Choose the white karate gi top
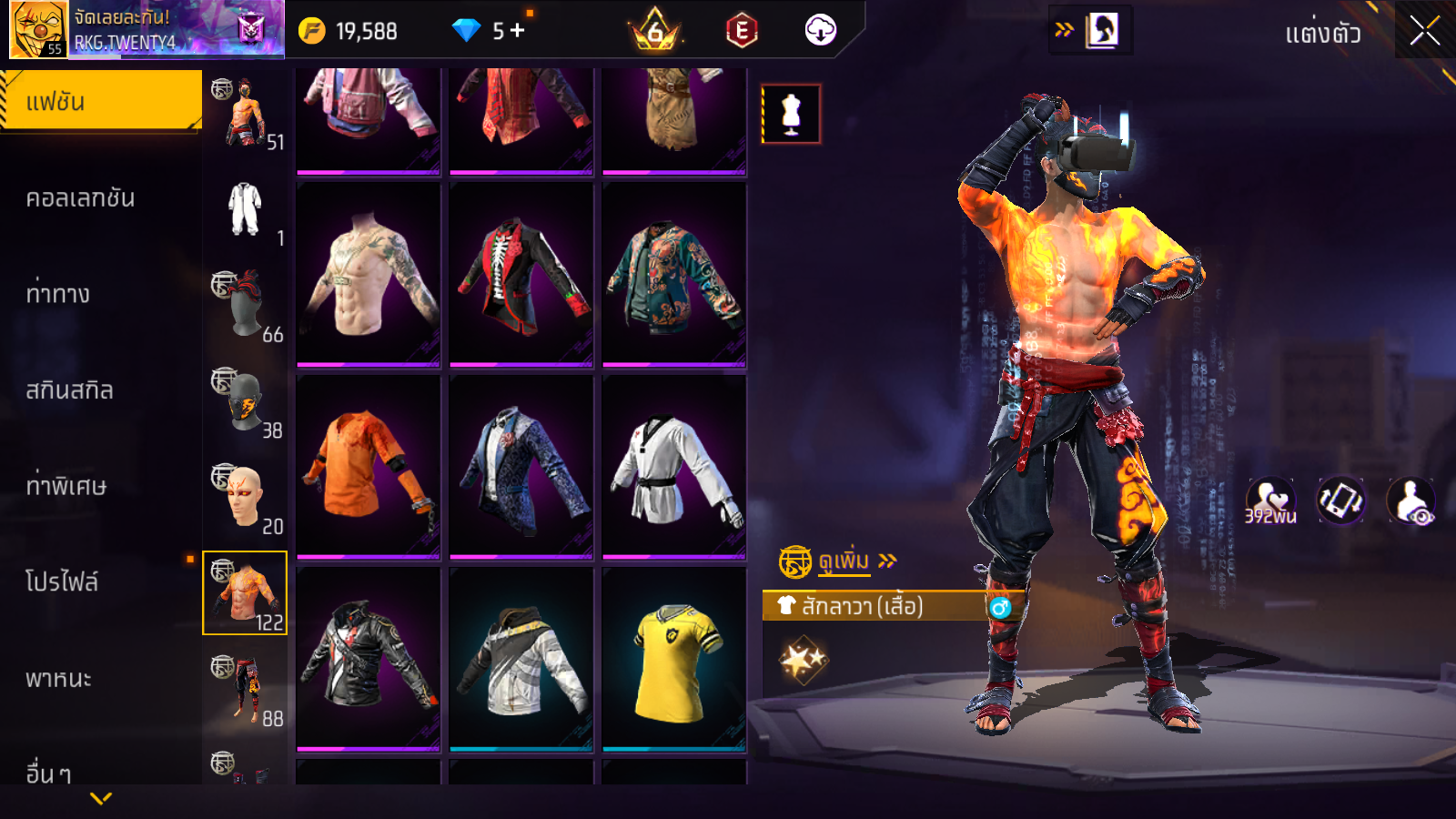This screenshot has width=1456, height=819. tap(674, 467)
